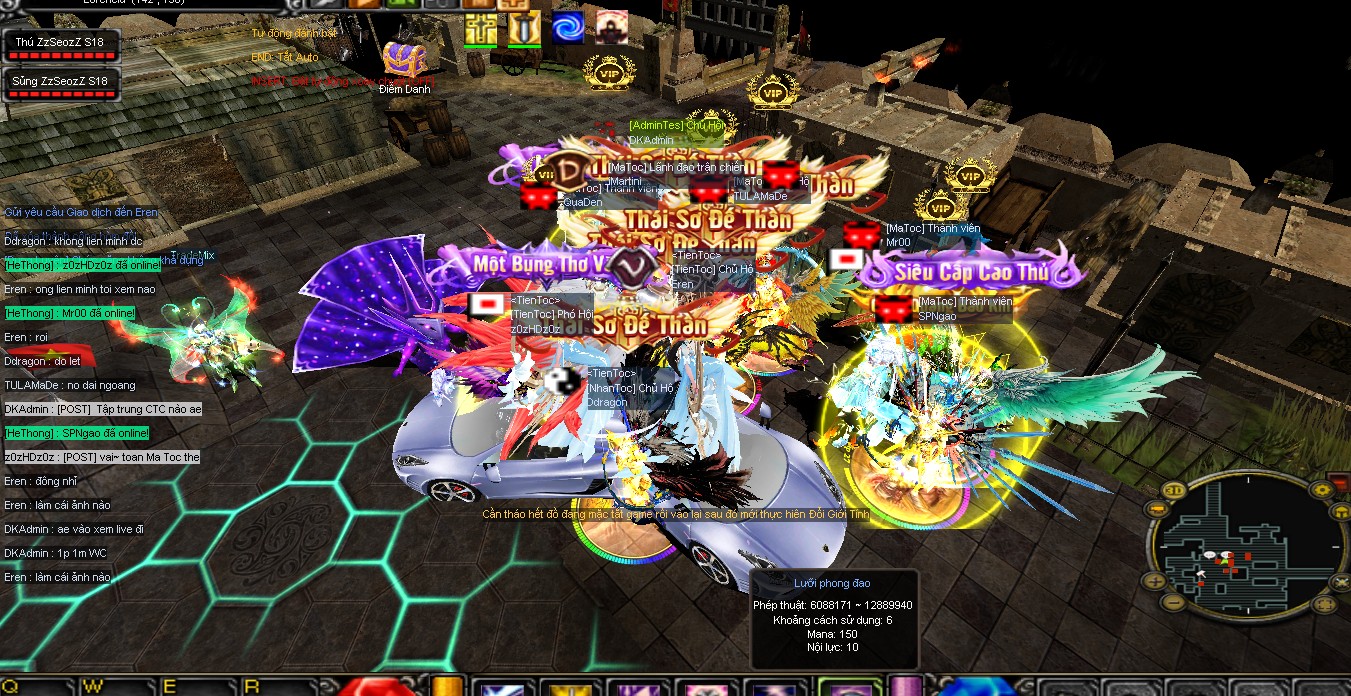Click DKAdmin's POST message in chat
Screen dimensions: 1351x696
tap(103, 409)
